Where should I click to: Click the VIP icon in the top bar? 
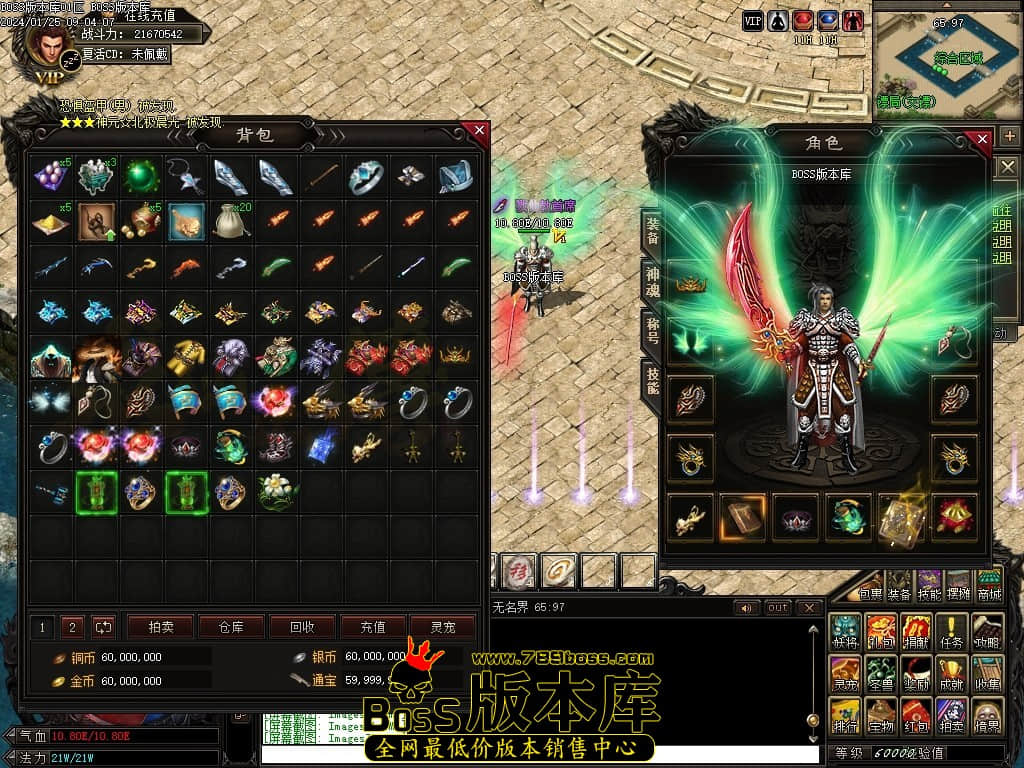click(x=752, y=20)
